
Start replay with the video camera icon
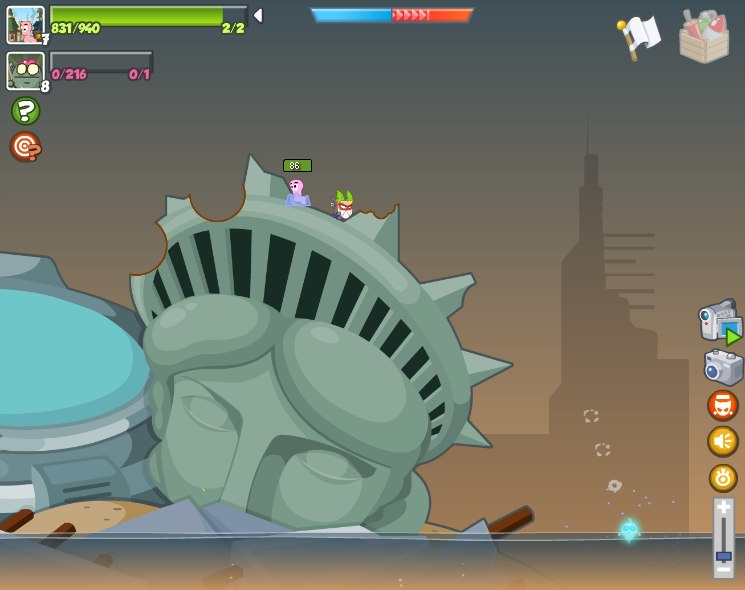(x=720, y=322)
